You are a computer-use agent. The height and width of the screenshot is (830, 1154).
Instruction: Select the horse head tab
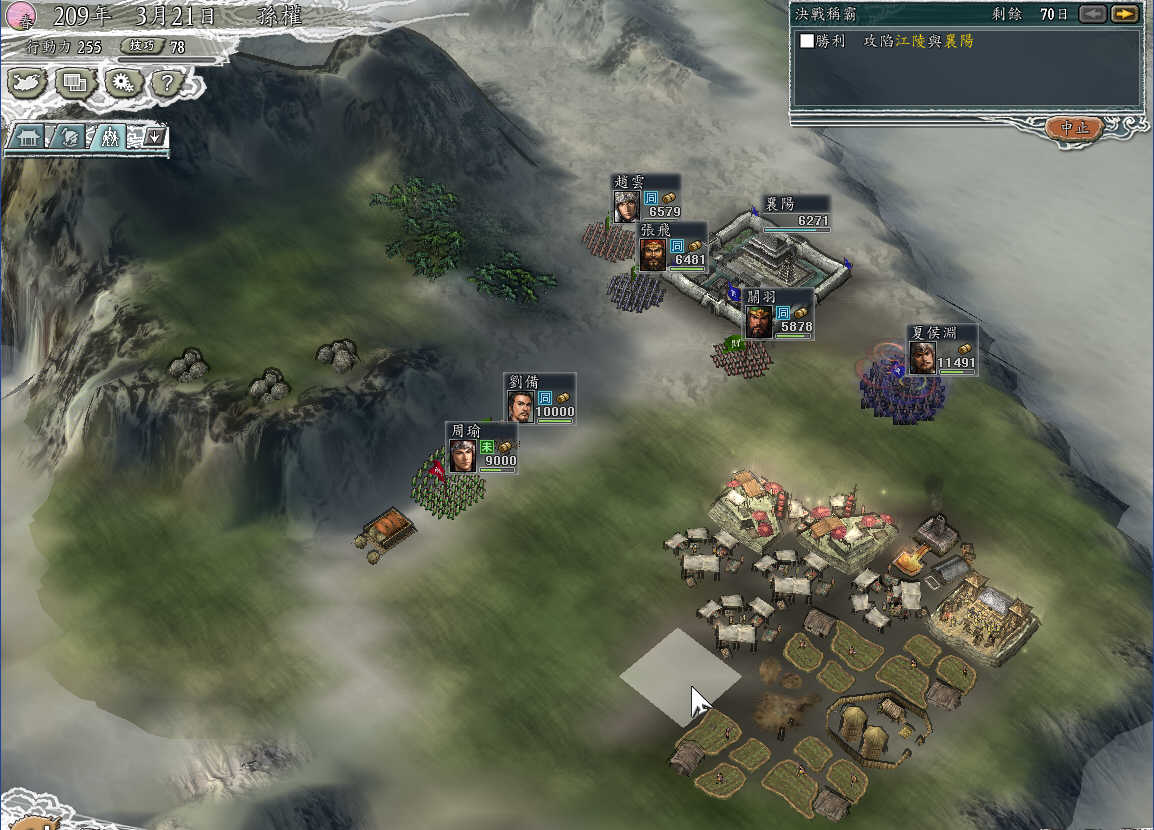tap(68, 137)
